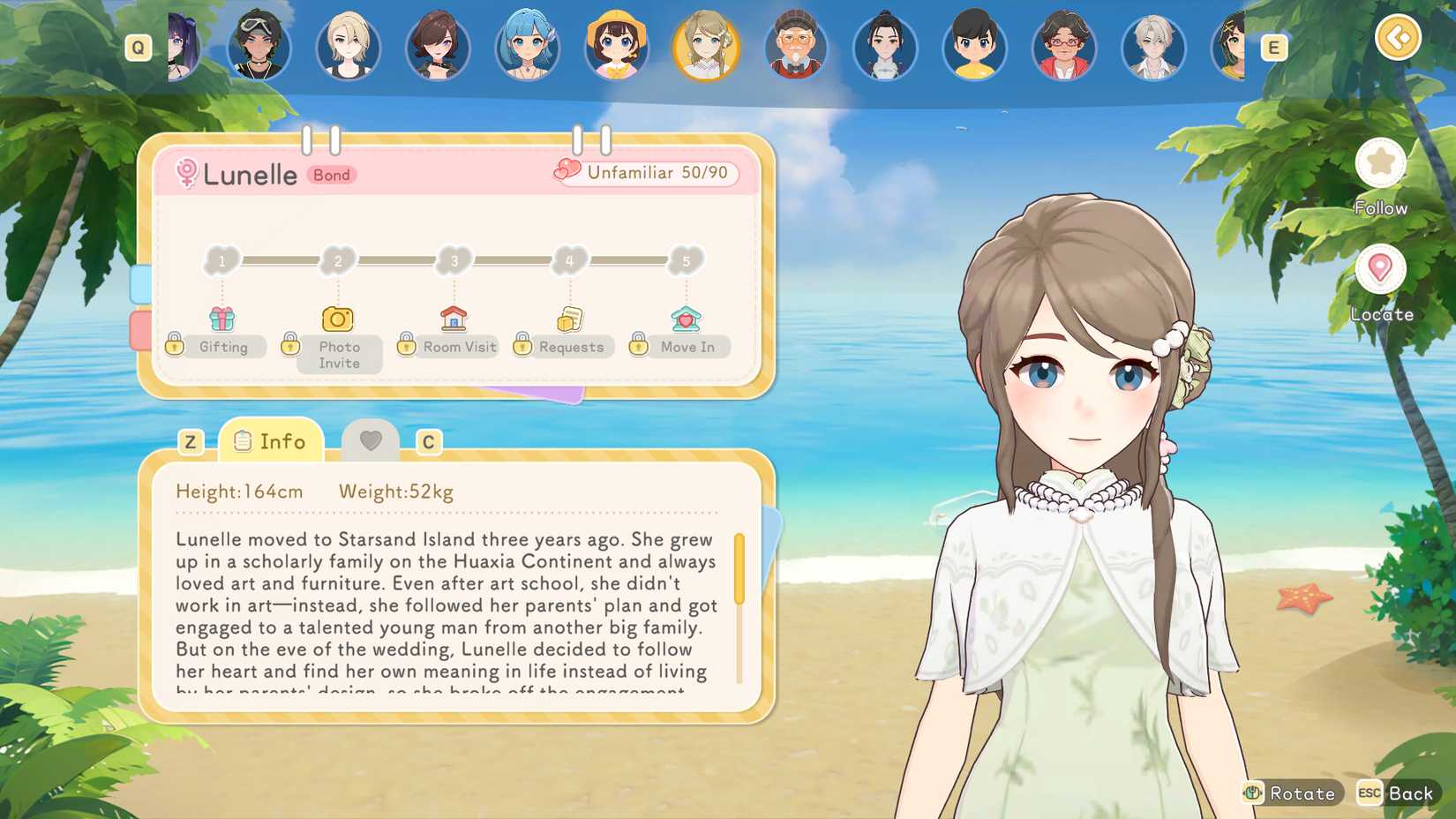This screenshot has height=819, width=1456.
Task: Click the ESC Back button
Action: click(x=1396, y=793)
